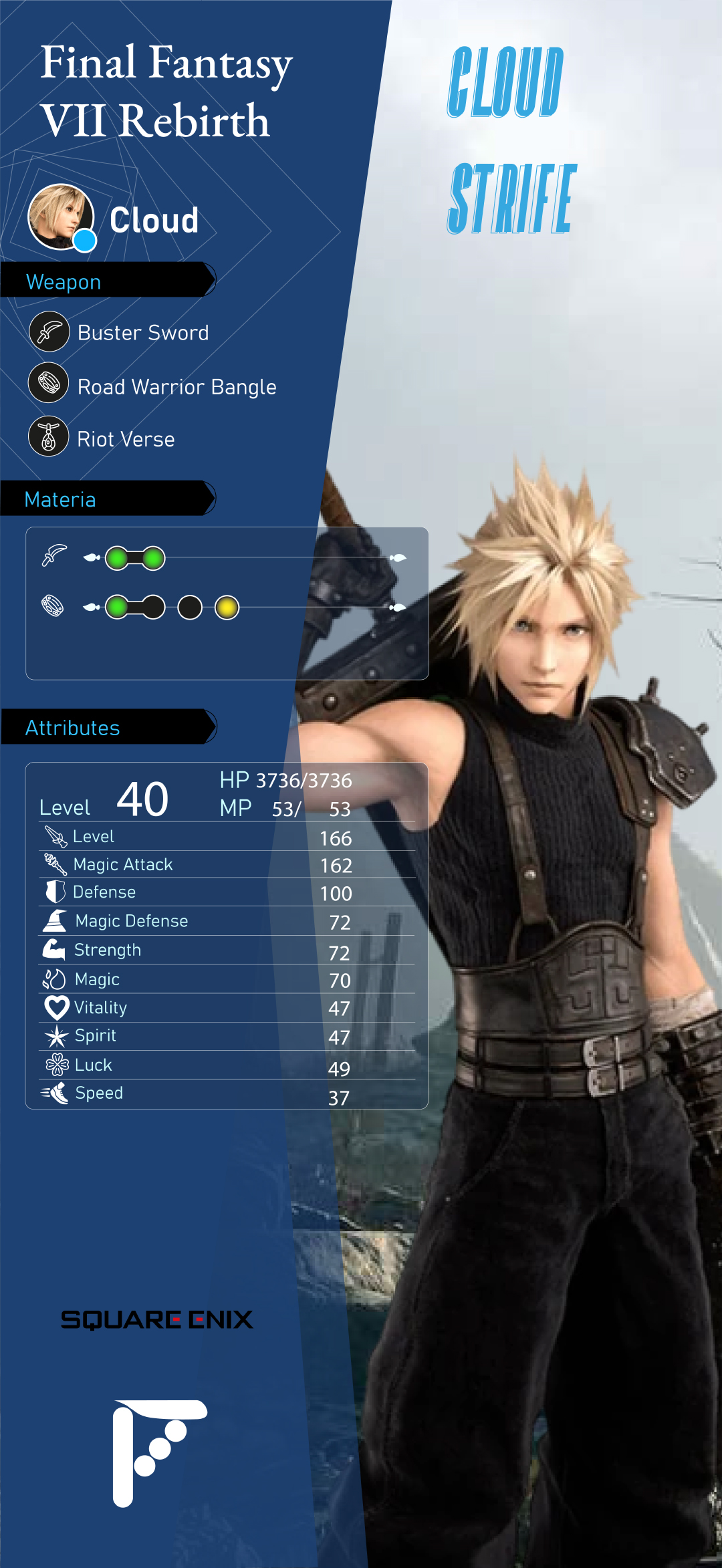Click the Square Enix logo
Viewport: 722px width, 1568px height.
(157, 1319)
